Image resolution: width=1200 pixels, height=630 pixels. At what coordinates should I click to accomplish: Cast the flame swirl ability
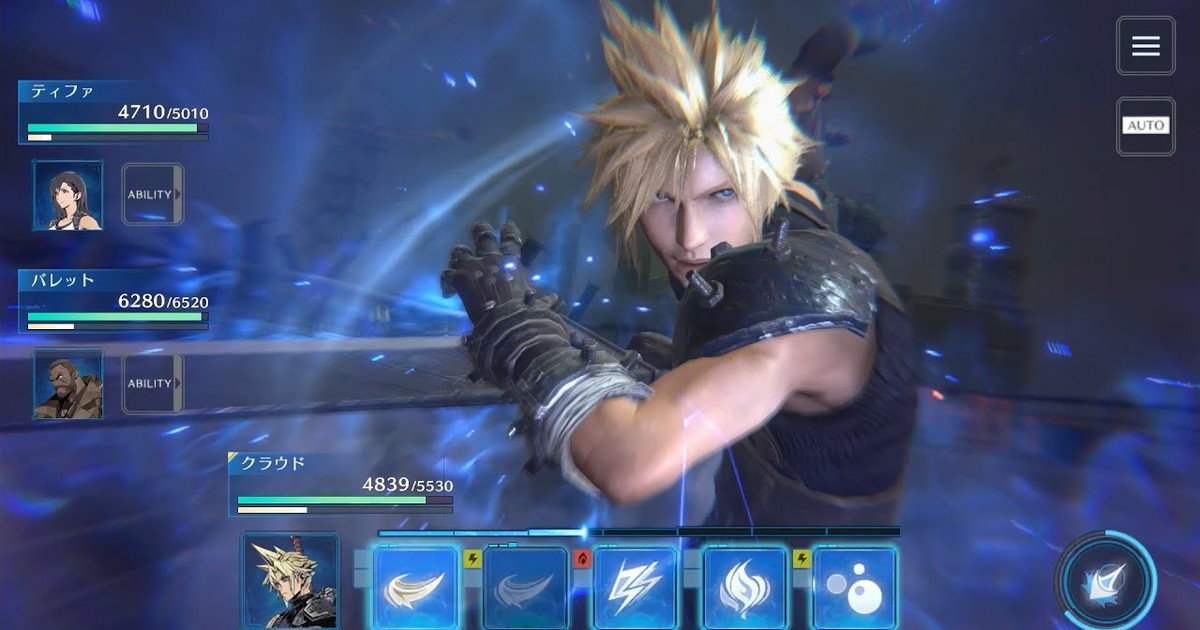(746, 588)
